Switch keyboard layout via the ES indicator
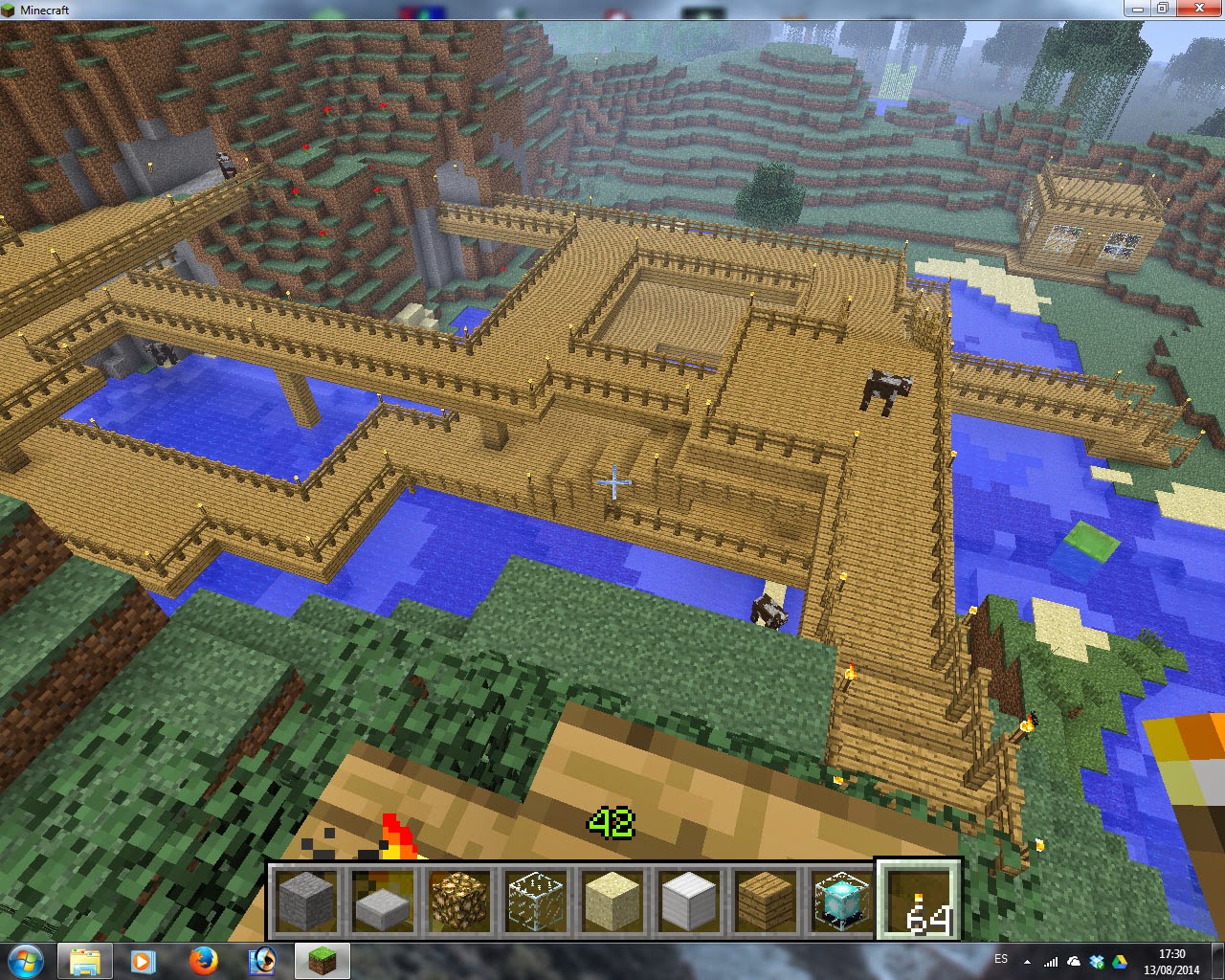1225x980 pixels. click(x=1002, y=960)
